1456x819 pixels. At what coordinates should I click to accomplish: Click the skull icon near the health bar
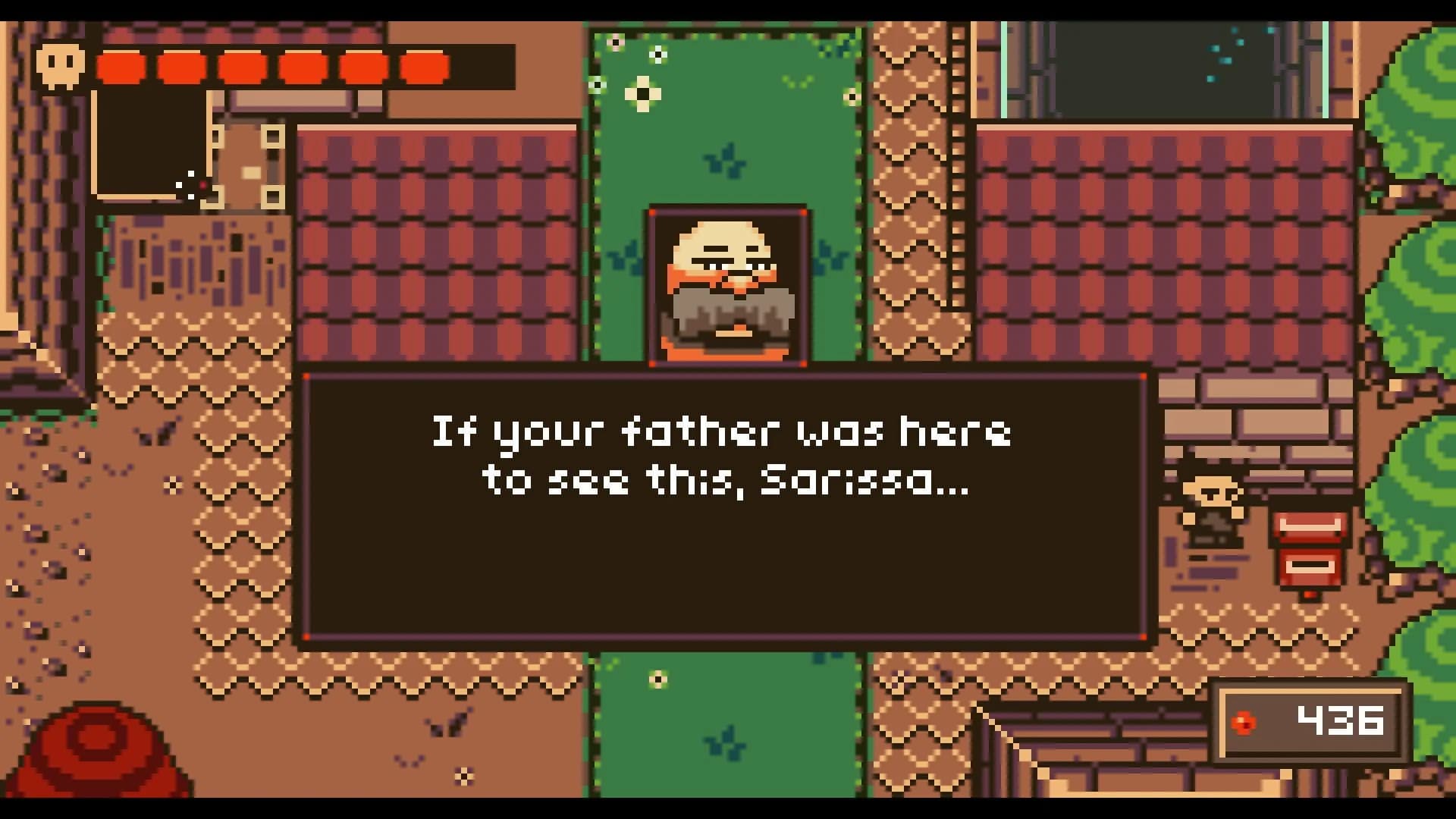coord(62,64)
